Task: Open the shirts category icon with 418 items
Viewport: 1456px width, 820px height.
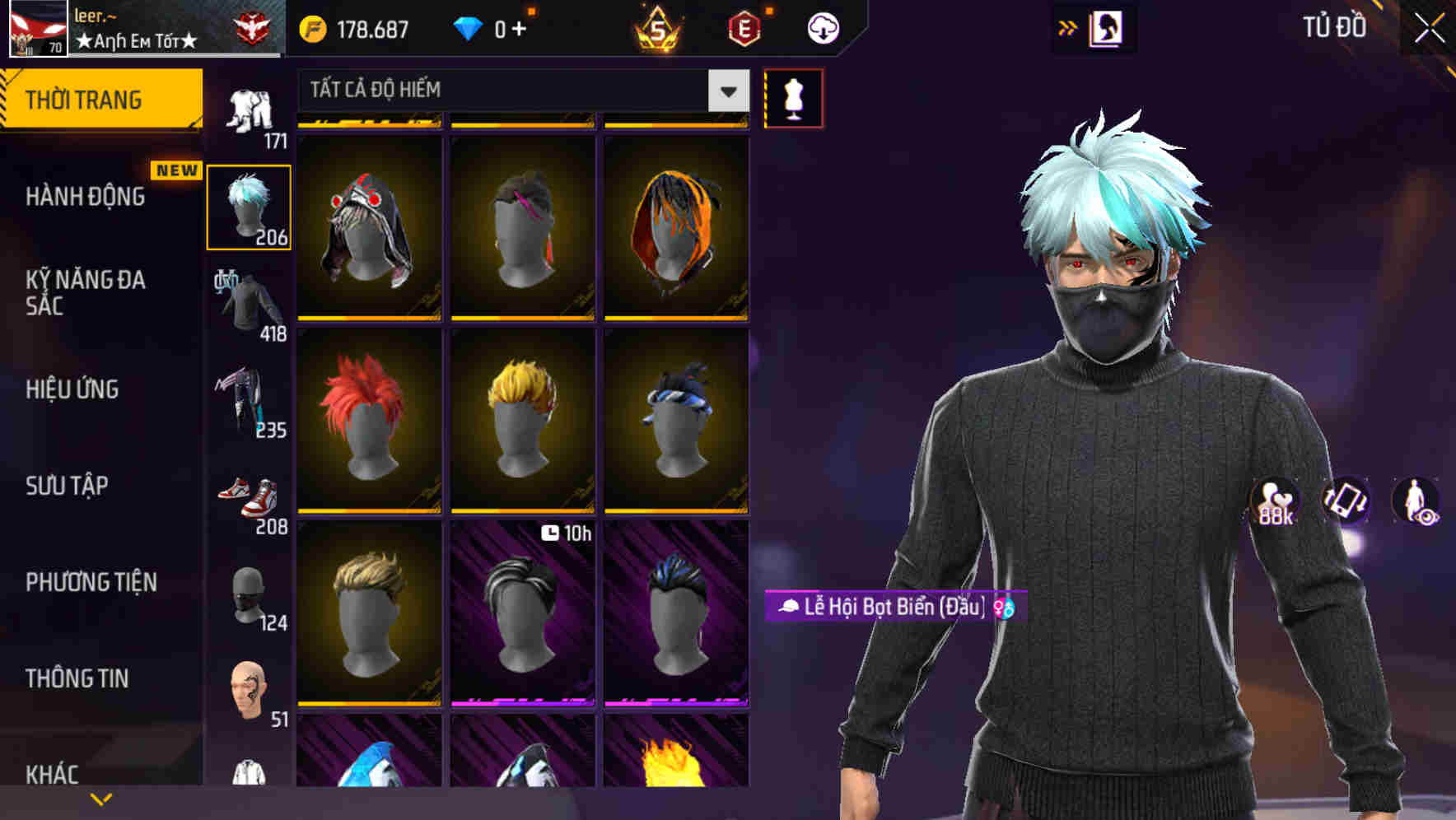Action: coord(249,305)
